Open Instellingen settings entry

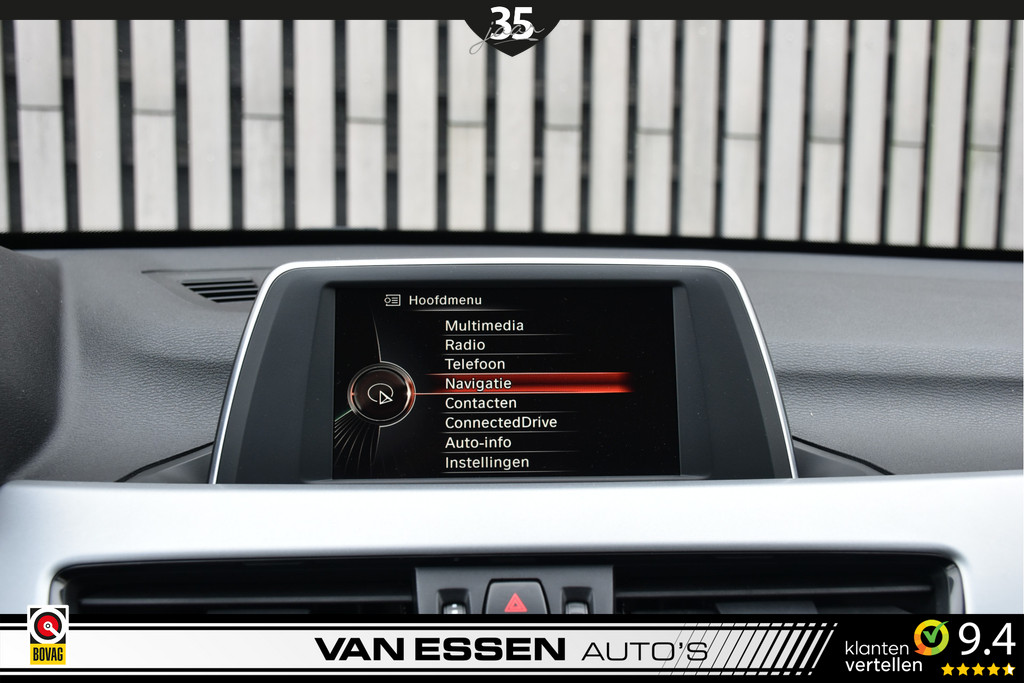coord(487,462)
